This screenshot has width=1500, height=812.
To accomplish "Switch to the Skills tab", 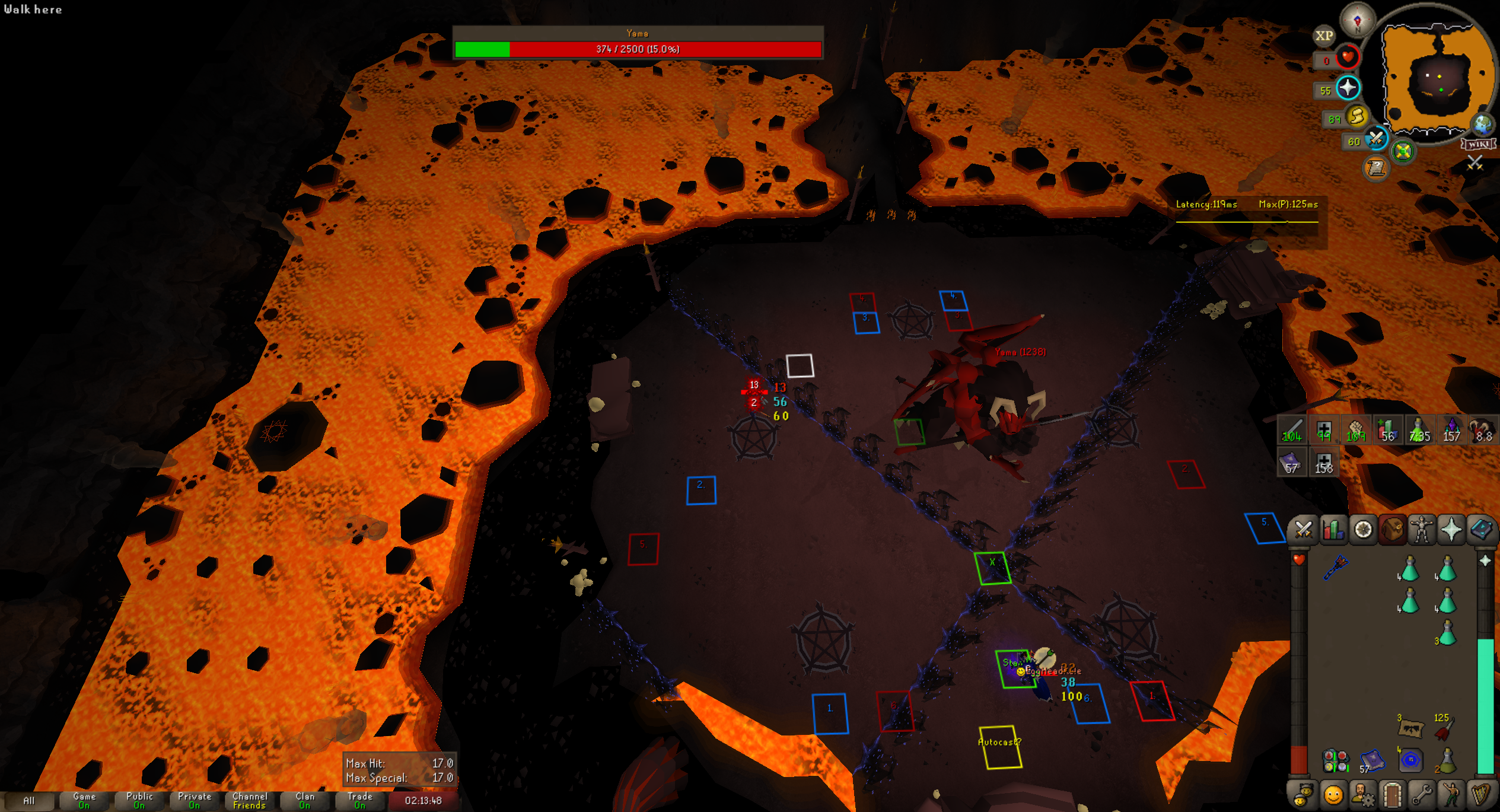I will 1333,530.
